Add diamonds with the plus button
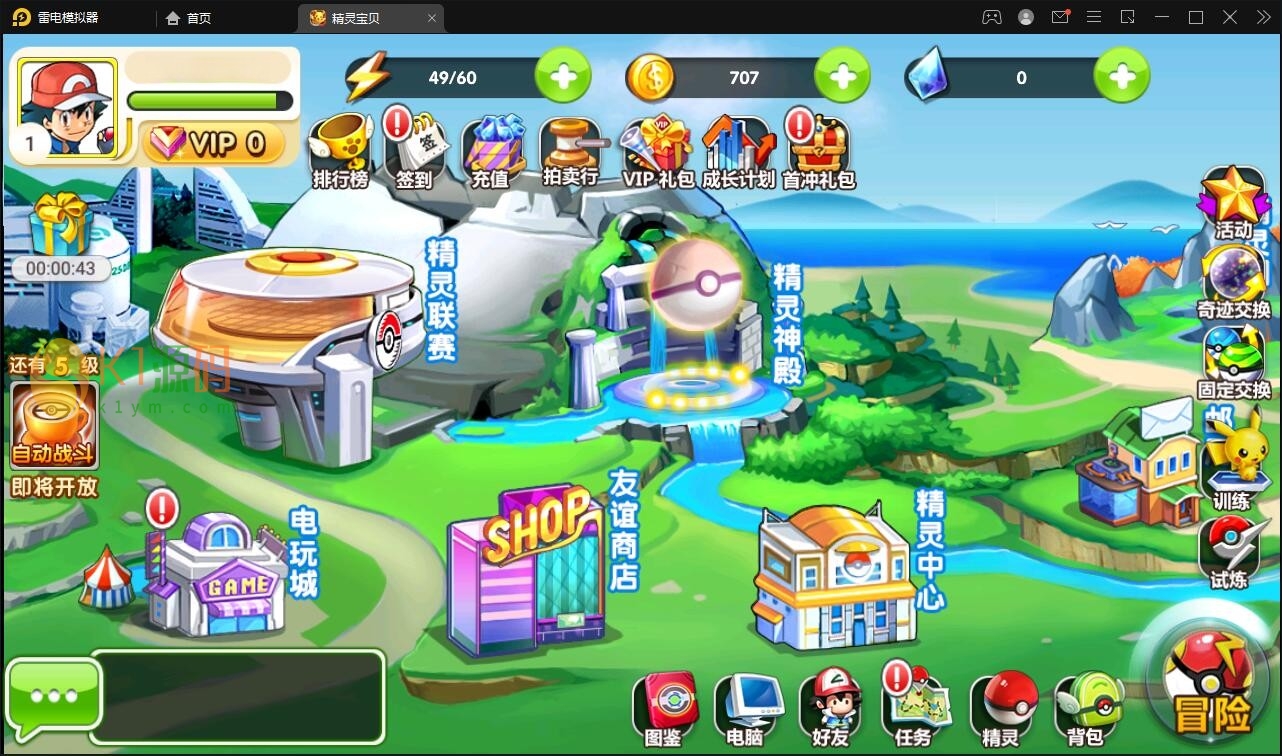 (x=1121, y=77)
